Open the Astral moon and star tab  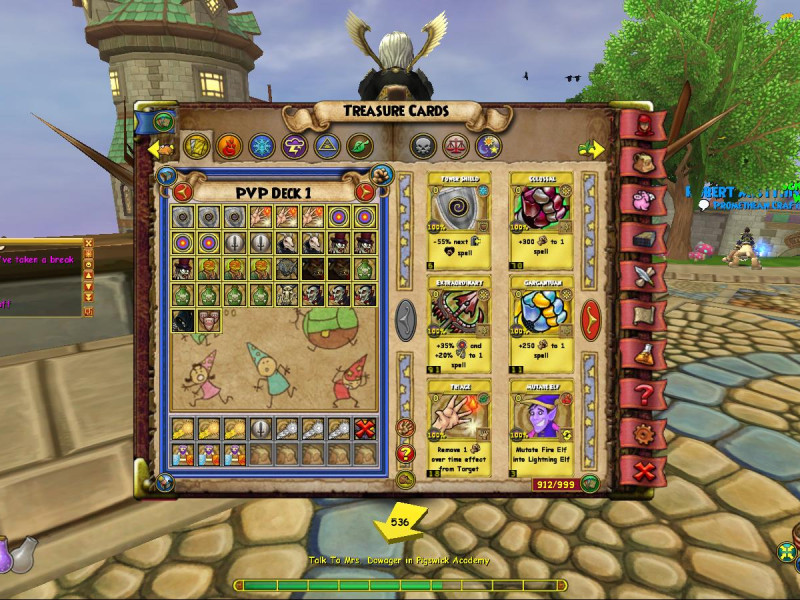pos(488,146)
